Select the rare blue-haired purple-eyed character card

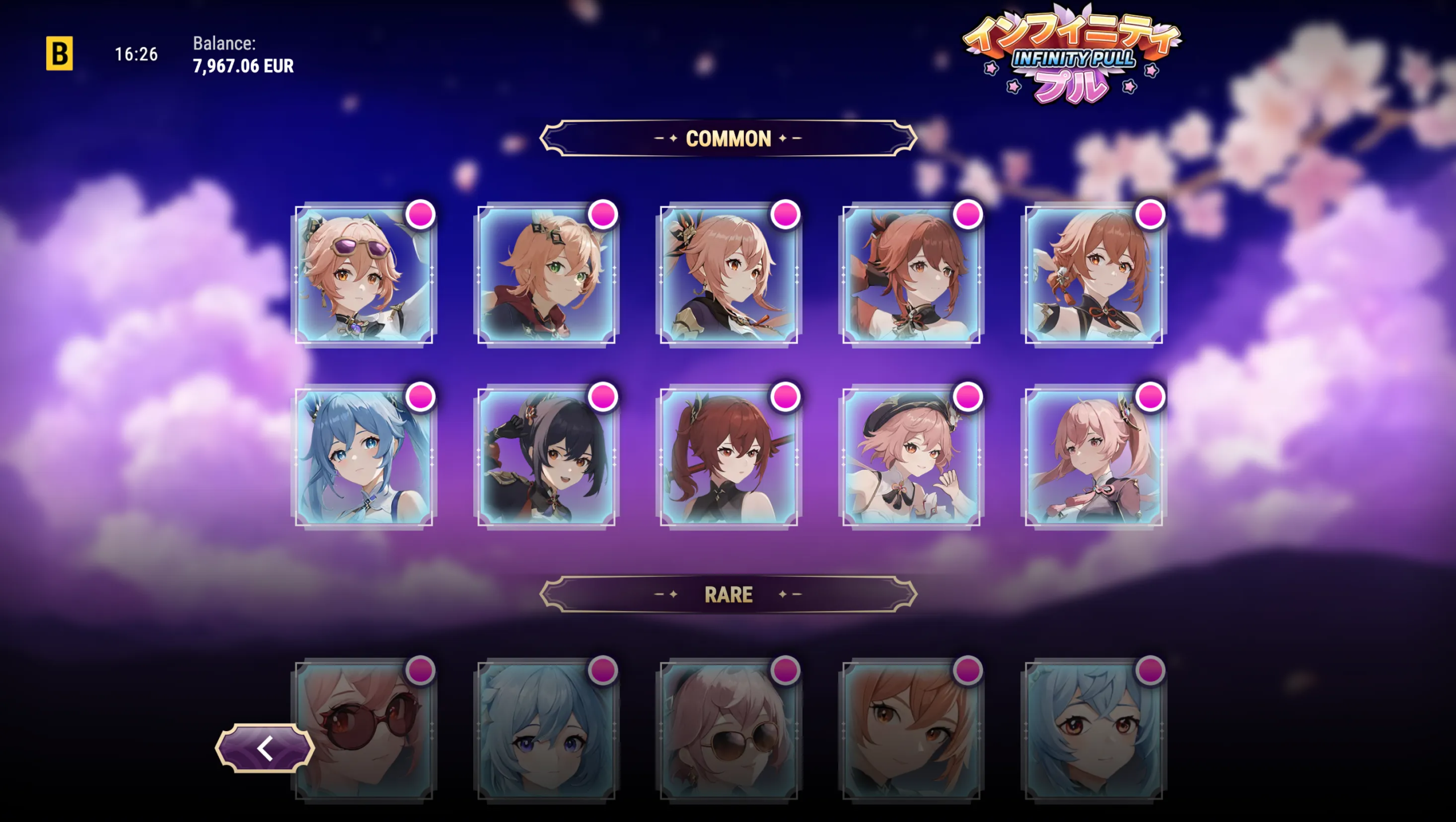pyautogui.click(x=546, y=730)
